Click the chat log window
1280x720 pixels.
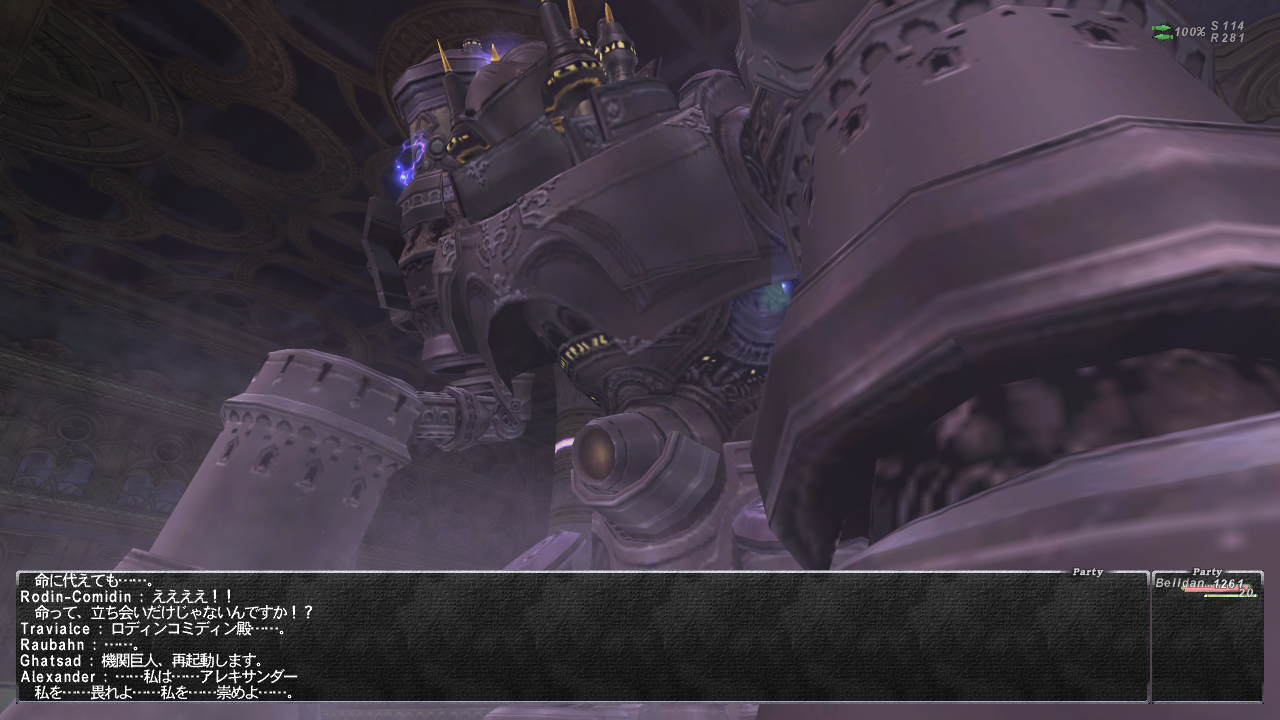pos(582,637)
